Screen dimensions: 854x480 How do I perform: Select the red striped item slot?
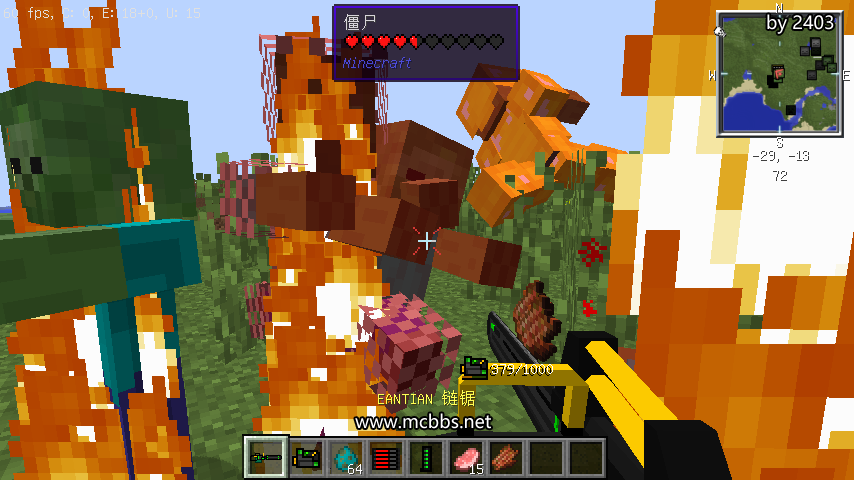click(x=386, y=458)
